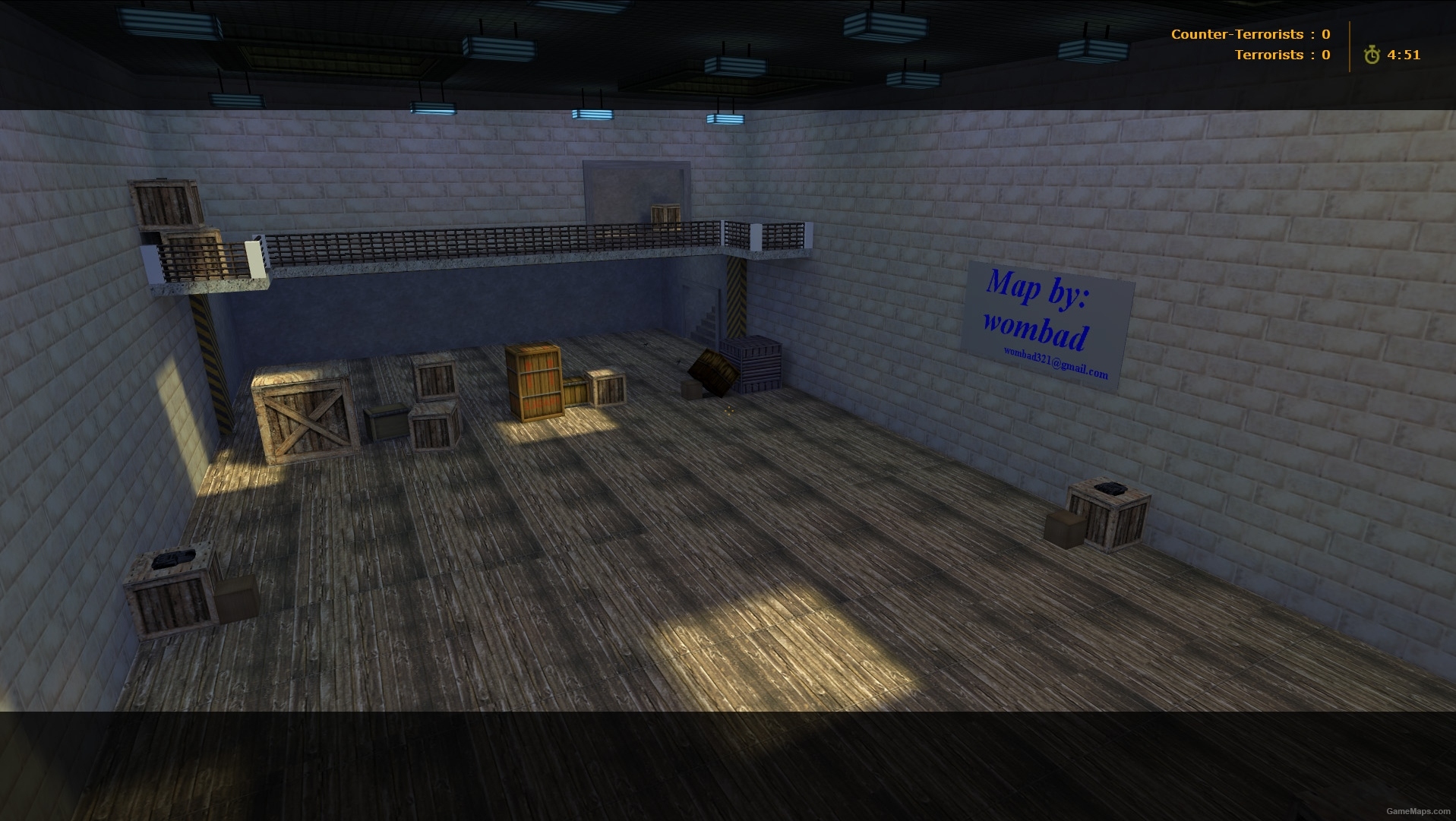Click the GameMaps.com watermark text
Screen dimensions: 1456x821
point(1420,813)
